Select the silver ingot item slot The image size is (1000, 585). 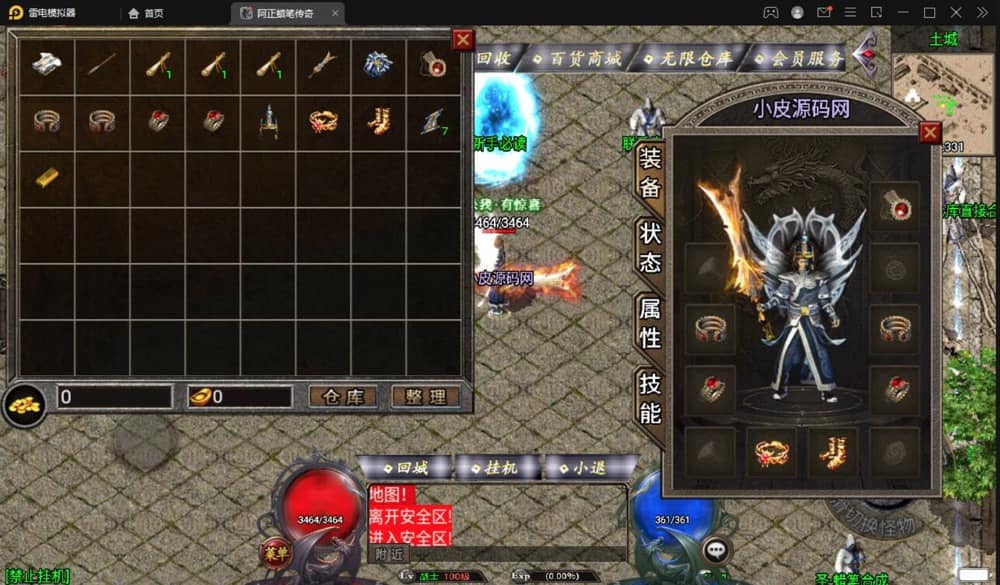tap(46, 65)
